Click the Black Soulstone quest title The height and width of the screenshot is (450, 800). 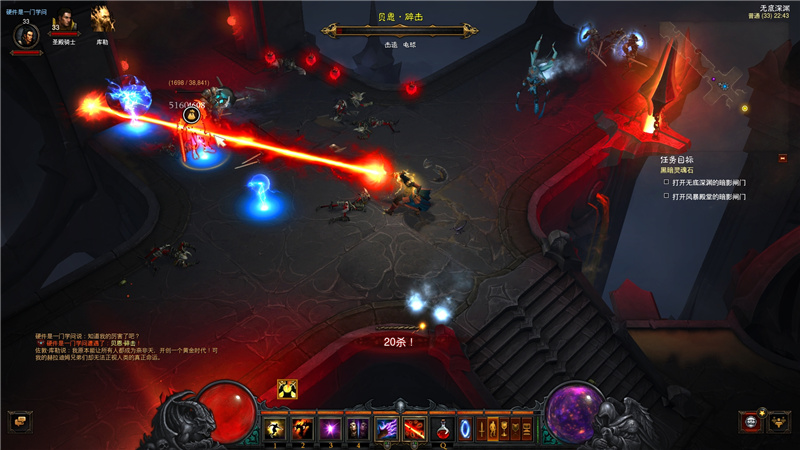676,170
